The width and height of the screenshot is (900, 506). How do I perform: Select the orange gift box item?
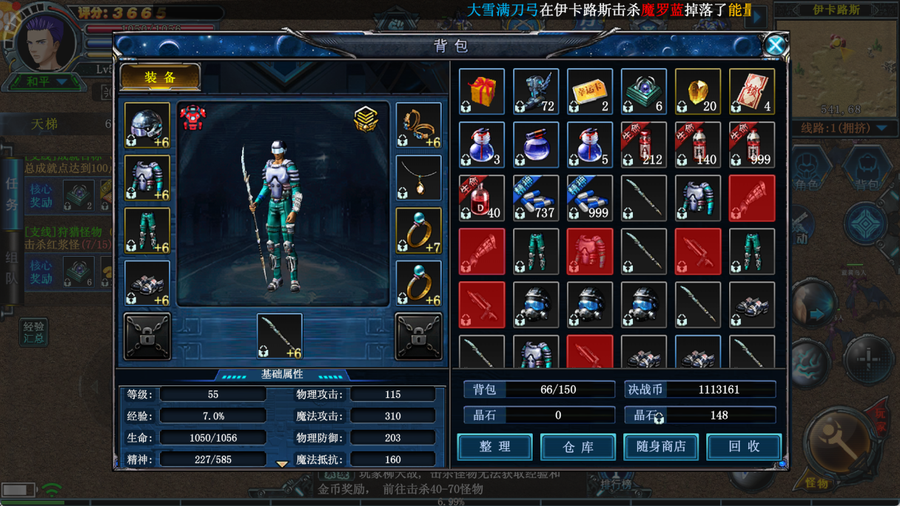pyautogui.click(x=482, y=91)
